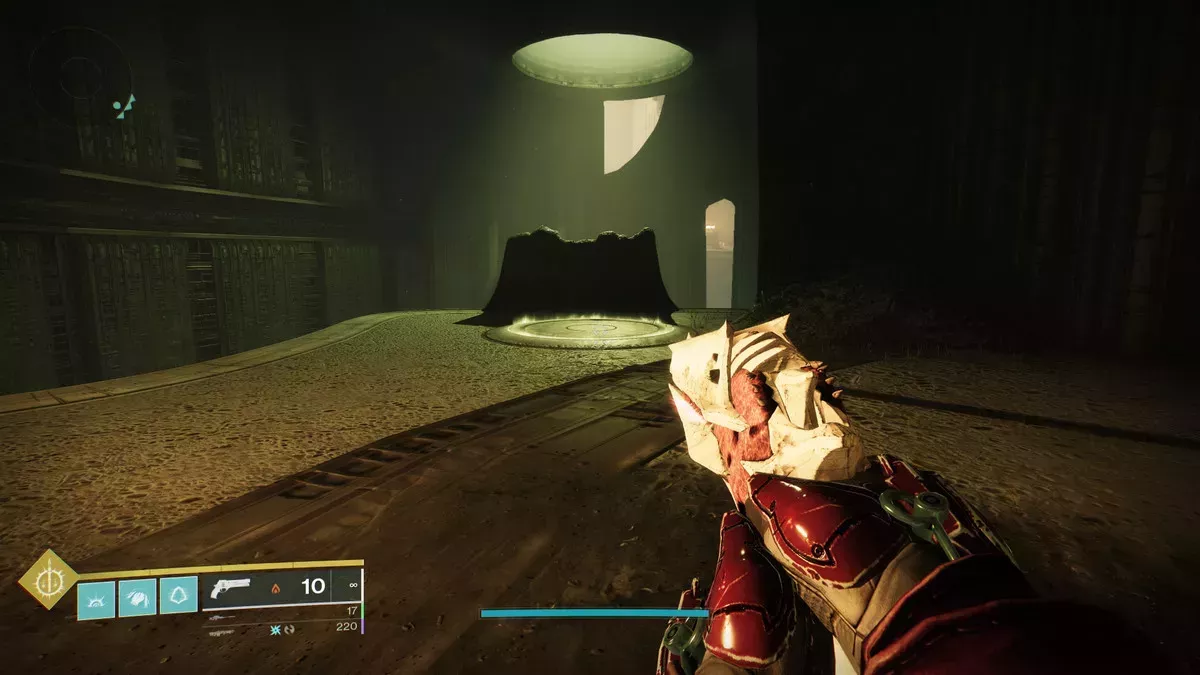Image resolution: width=1200 pixels, height=675 pixels.
Task: Use the grenade ability with the sunburst icon
Action: tap(96, 598)
